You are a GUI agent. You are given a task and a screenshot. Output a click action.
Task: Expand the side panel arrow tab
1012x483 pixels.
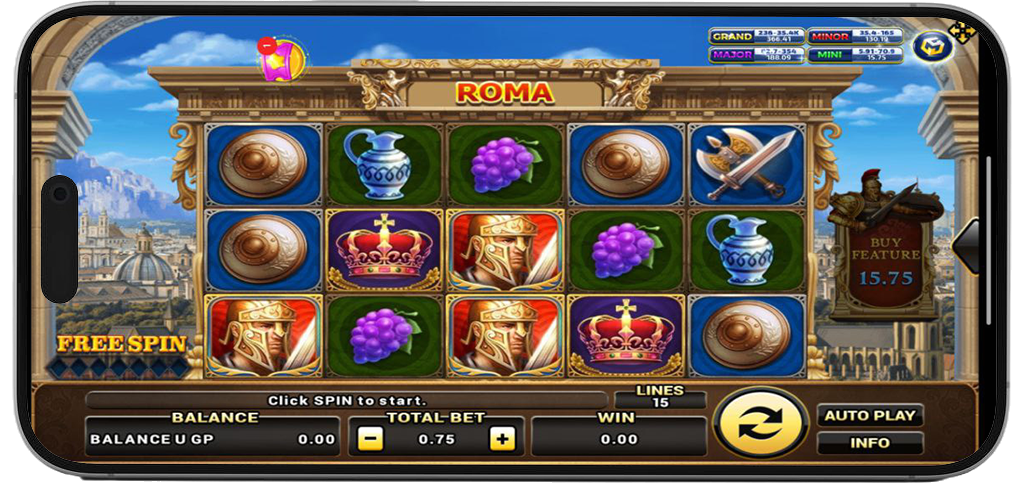pyautogui.click(x=967, y=244)
